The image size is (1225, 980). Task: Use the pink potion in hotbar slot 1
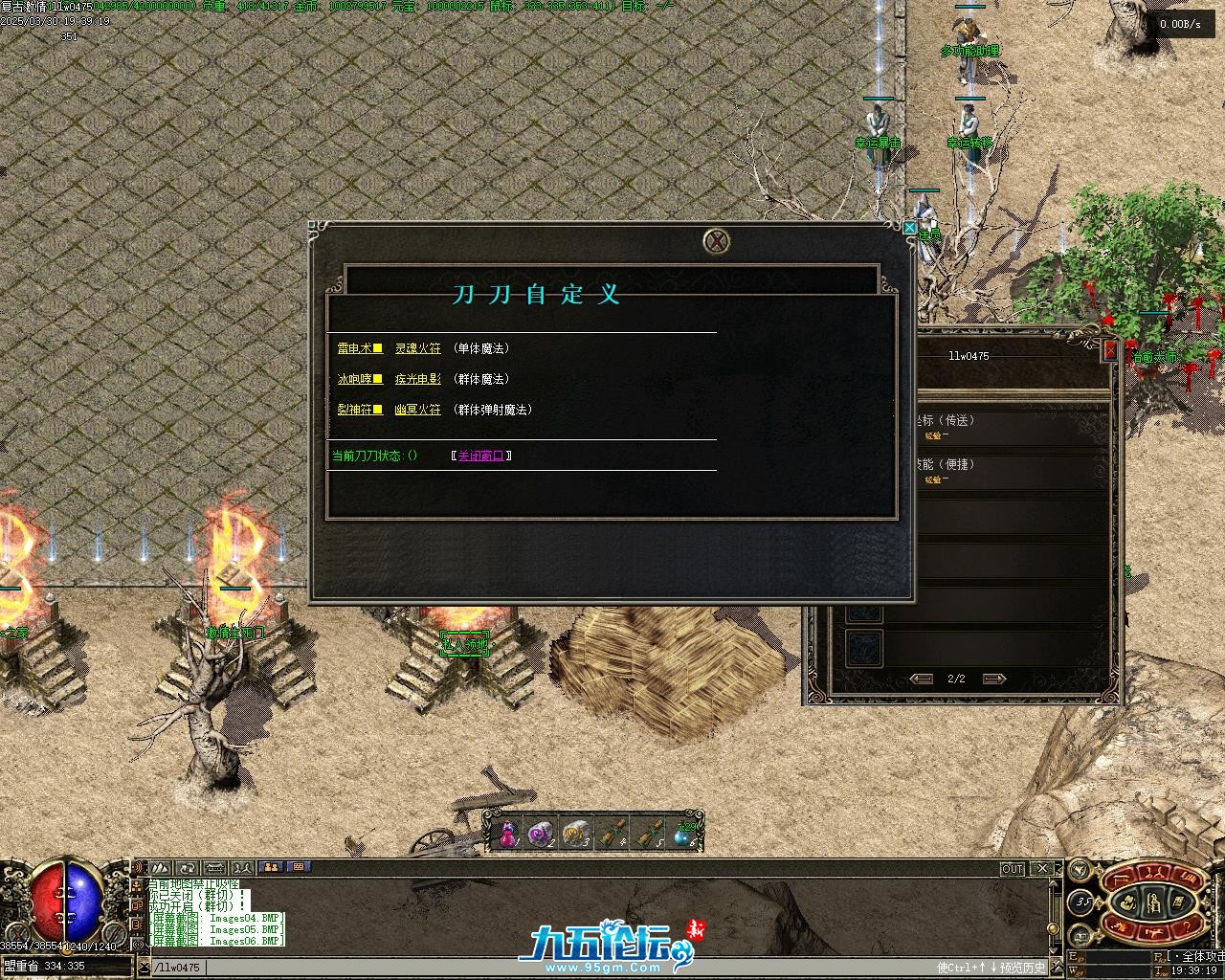point(507,835)
